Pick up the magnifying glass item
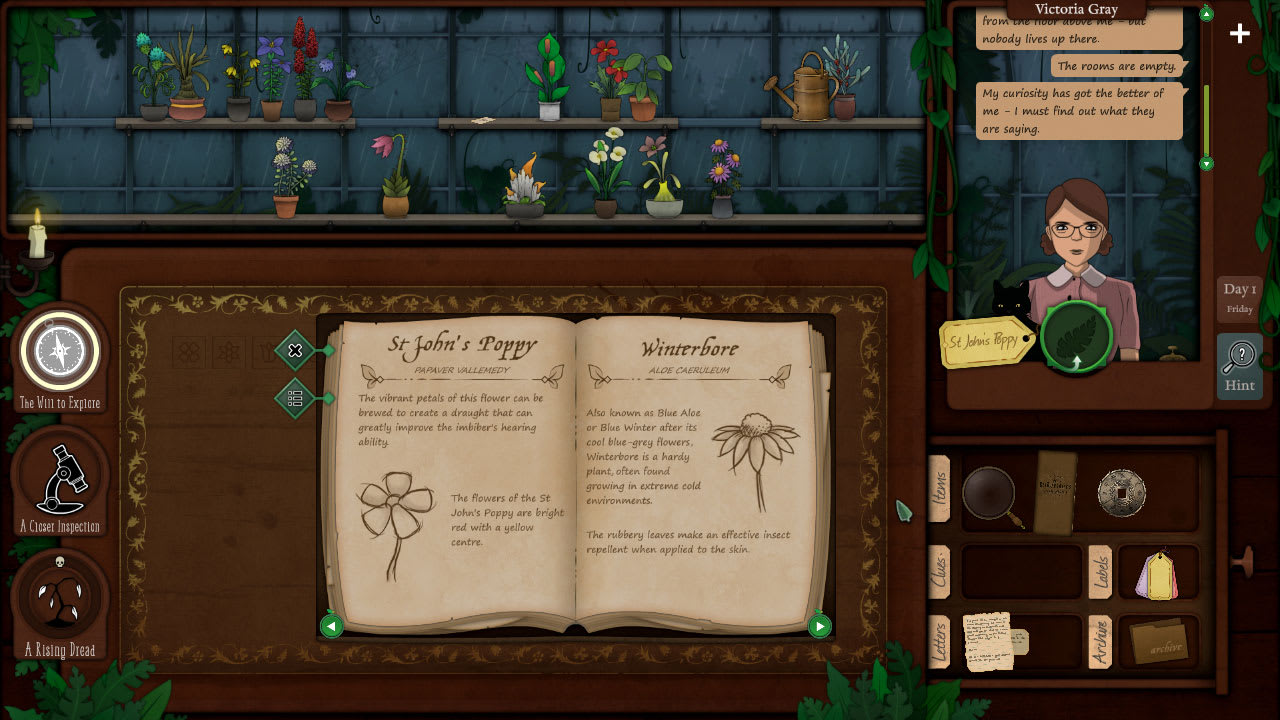Viewport: 1280px width, 720px height. [x=990, y=494]
